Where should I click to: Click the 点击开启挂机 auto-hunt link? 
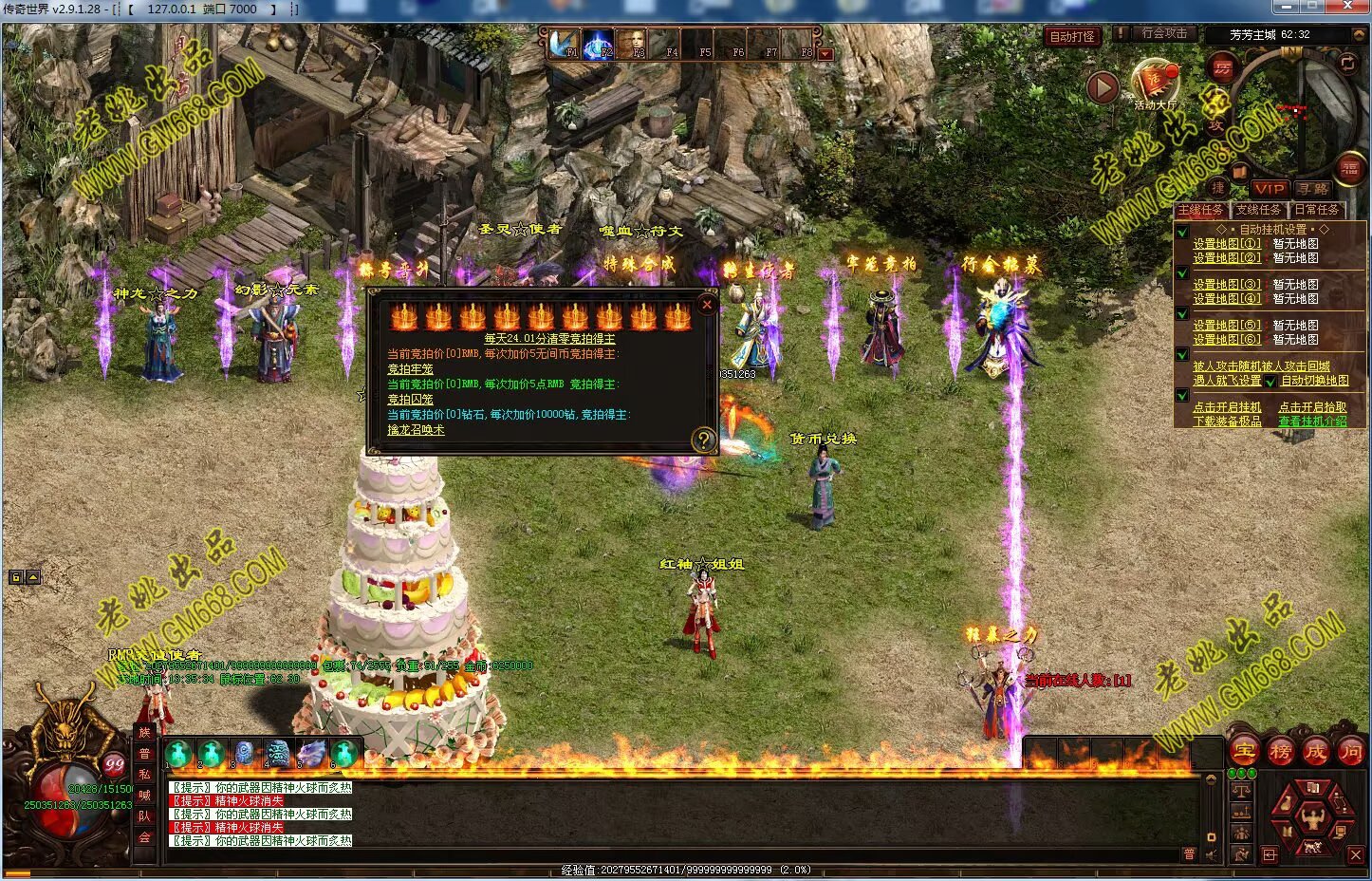point(1227,407)
